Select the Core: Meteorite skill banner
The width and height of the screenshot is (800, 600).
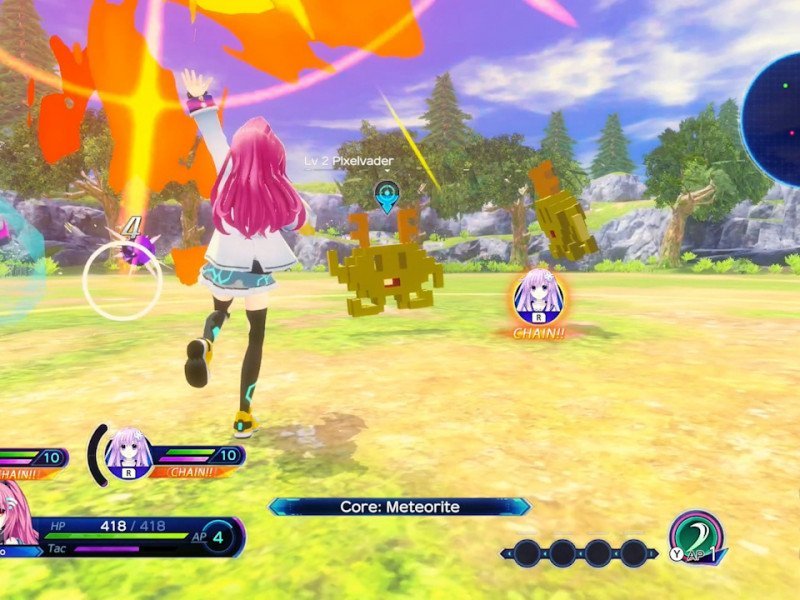(x=400, y=507)
